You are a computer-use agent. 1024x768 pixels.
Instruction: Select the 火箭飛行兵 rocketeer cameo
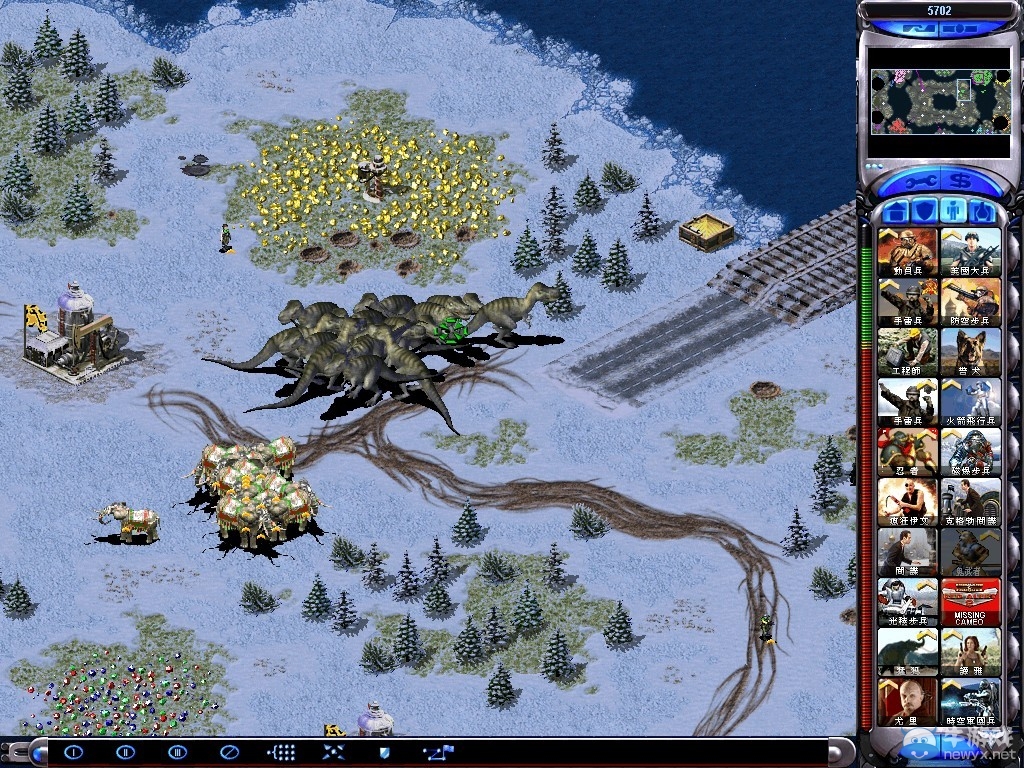[970, 402]
